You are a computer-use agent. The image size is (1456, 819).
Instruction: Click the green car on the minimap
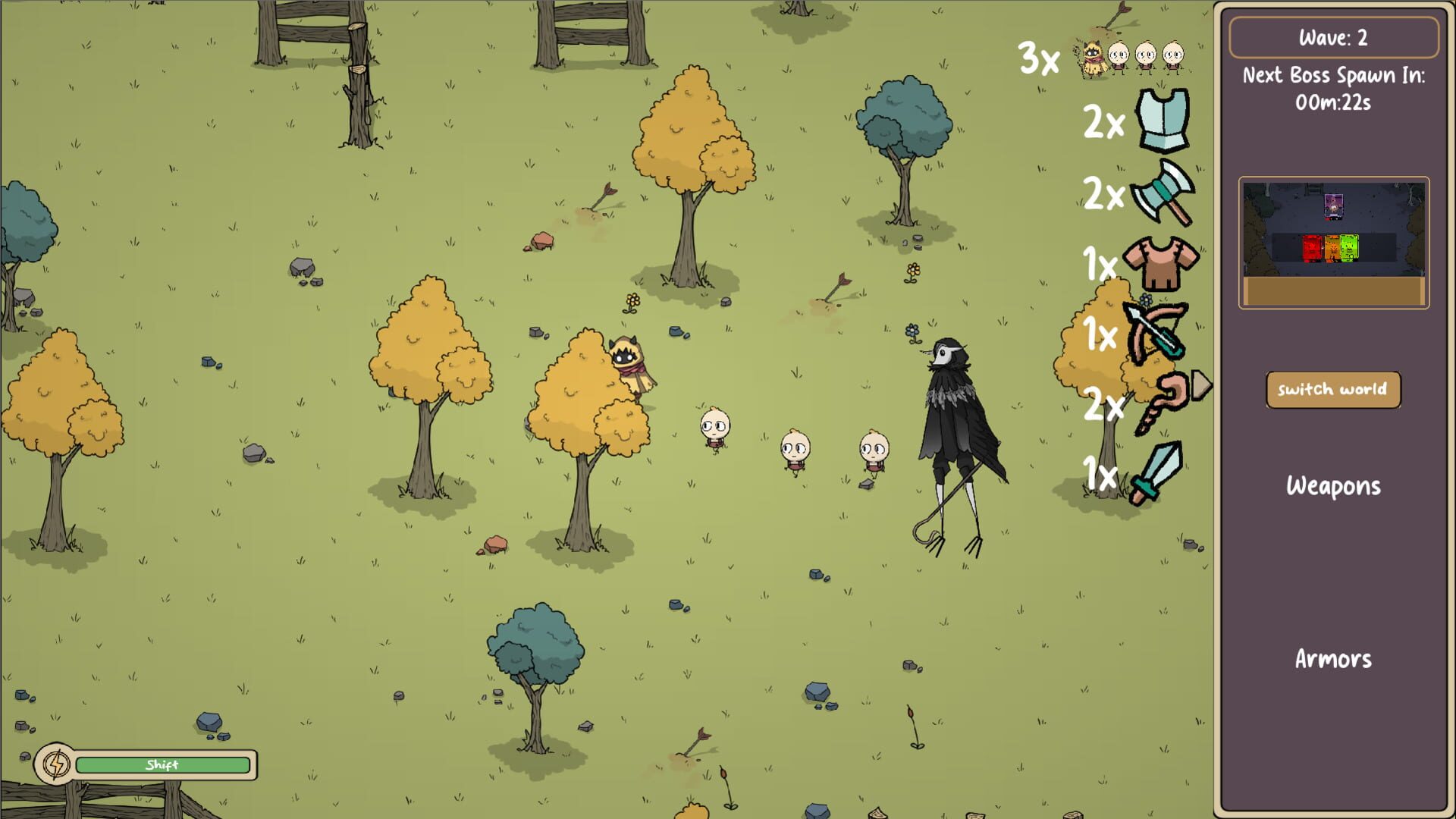[x=1350, y=246]
